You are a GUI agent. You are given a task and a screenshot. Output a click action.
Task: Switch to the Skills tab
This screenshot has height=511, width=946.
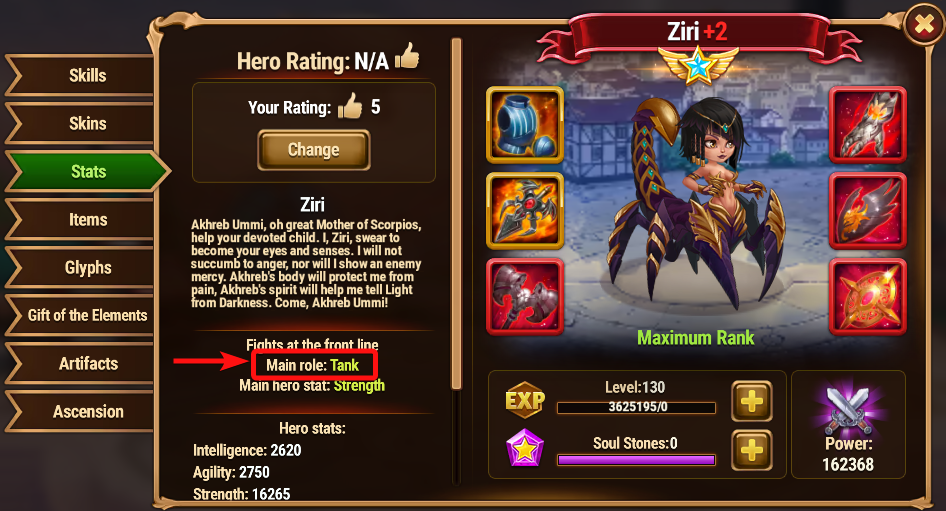[87, 76]
